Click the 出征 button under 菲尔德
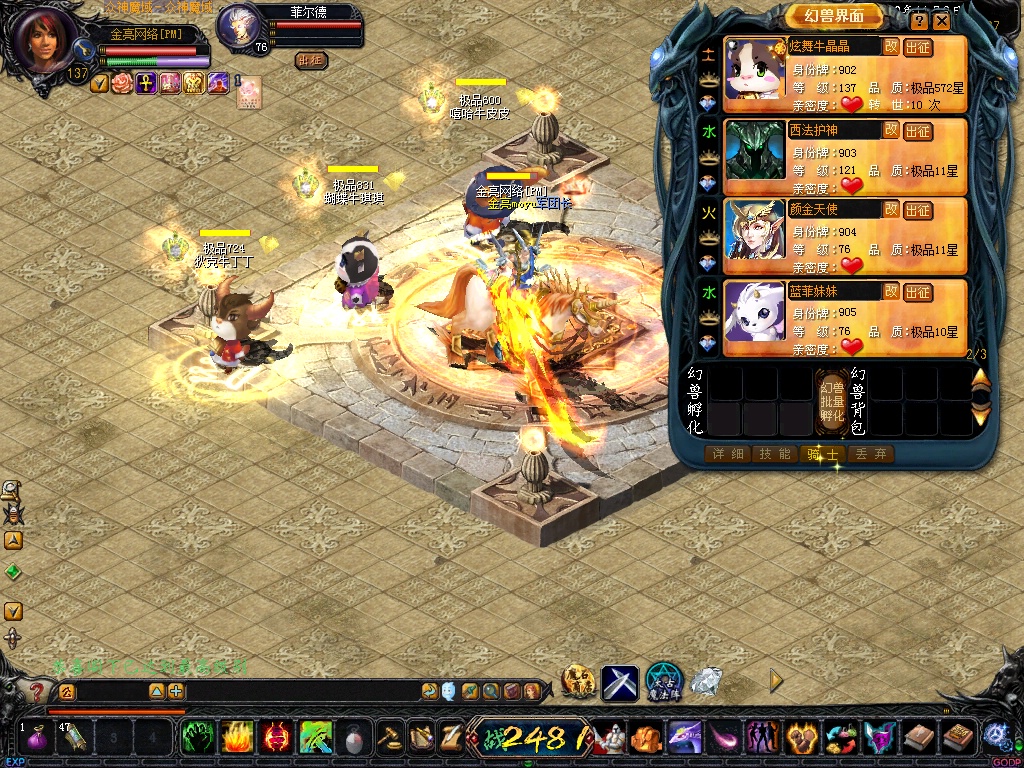The height and width of the screenshot is (768, 1024). (x=311, y=60)
